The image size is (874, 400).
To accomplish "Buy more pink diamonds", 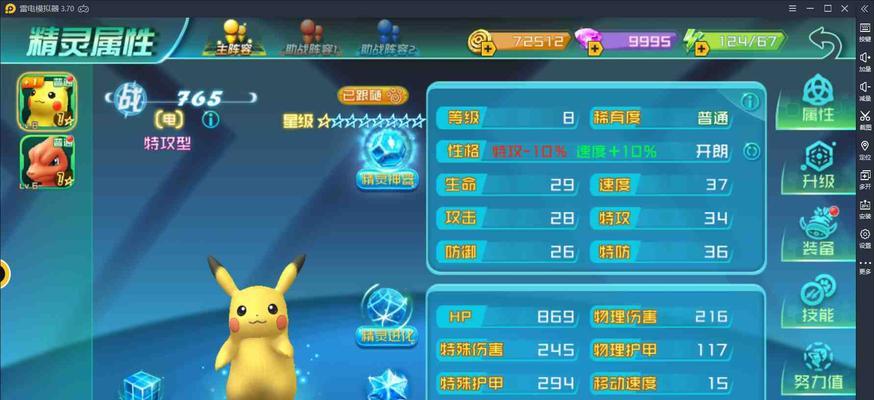I will tap(591, 42).
